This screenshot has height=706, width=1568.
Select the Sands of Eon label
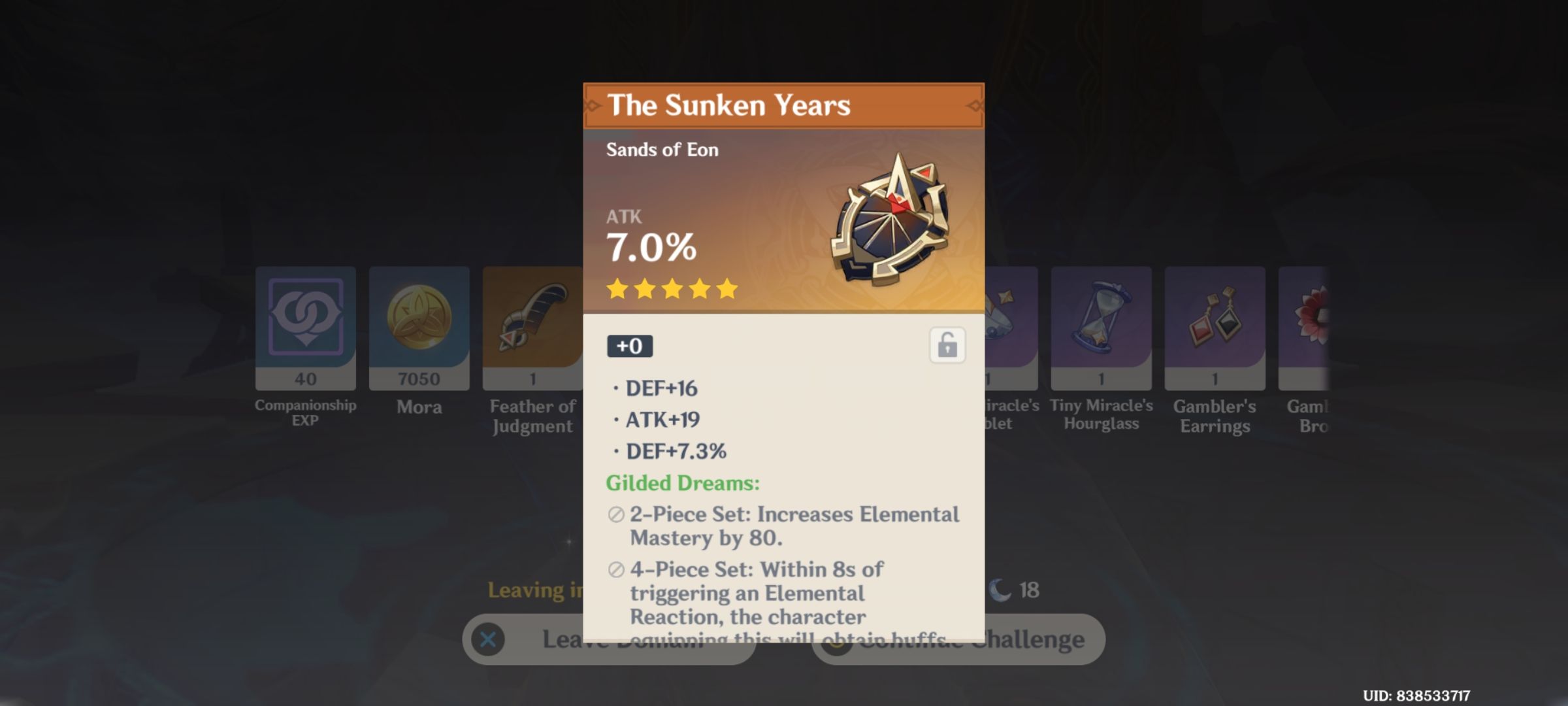(662, 150)
